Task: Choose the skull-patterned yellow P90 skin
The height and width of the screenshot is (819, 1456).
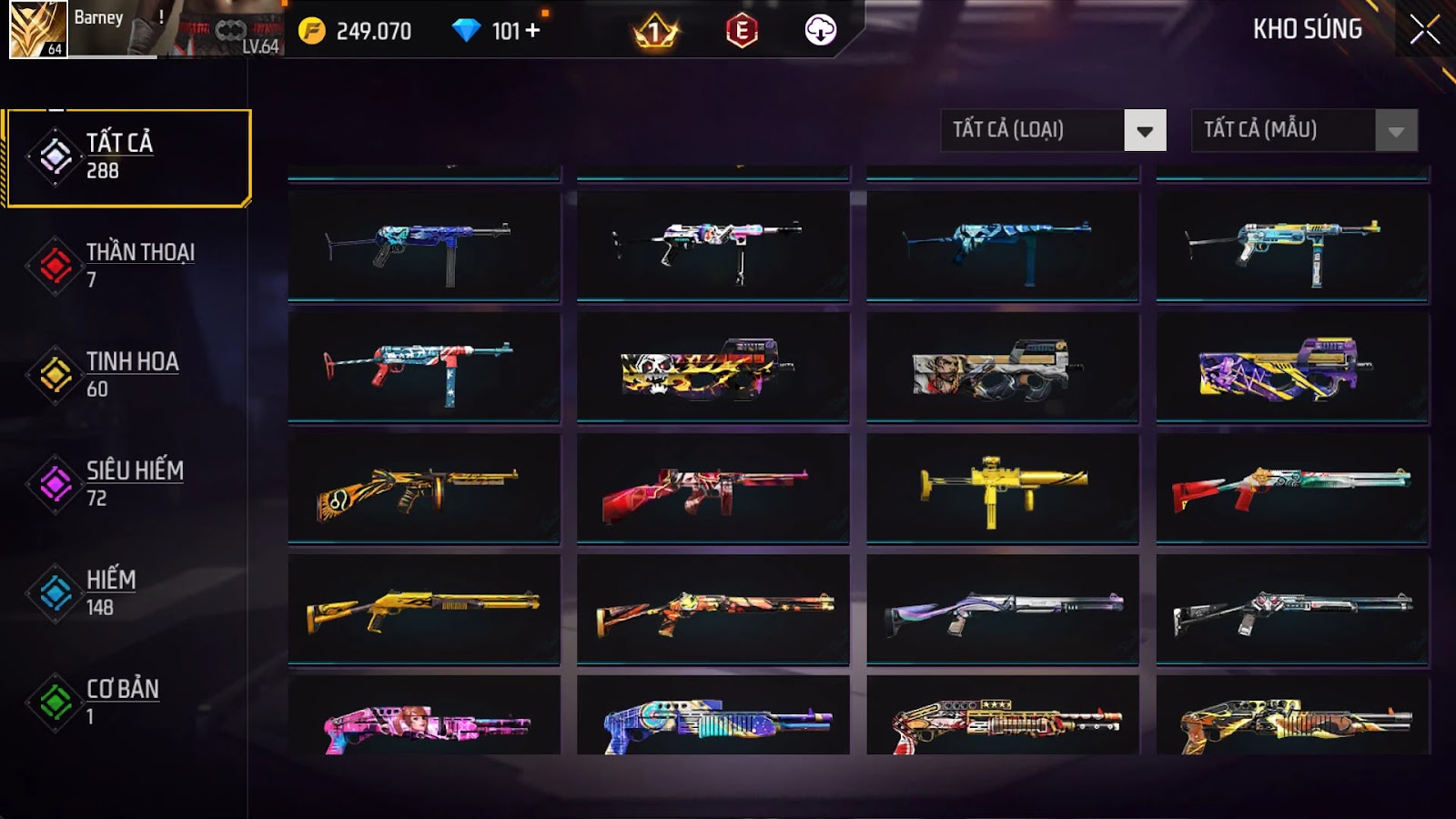Action: [x=713, y=368]
